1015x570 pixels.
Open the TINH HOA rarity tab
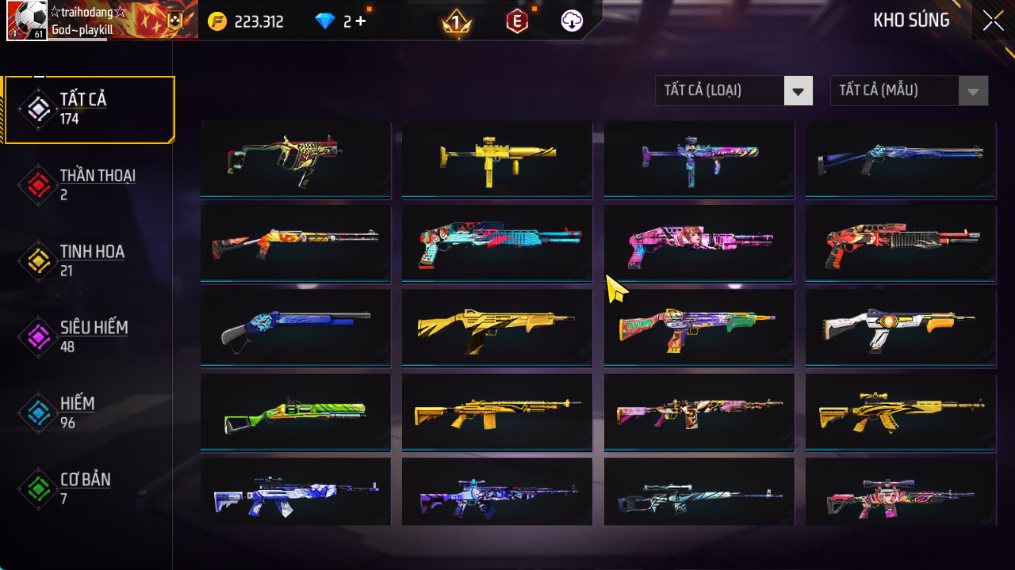click(90, 260)
